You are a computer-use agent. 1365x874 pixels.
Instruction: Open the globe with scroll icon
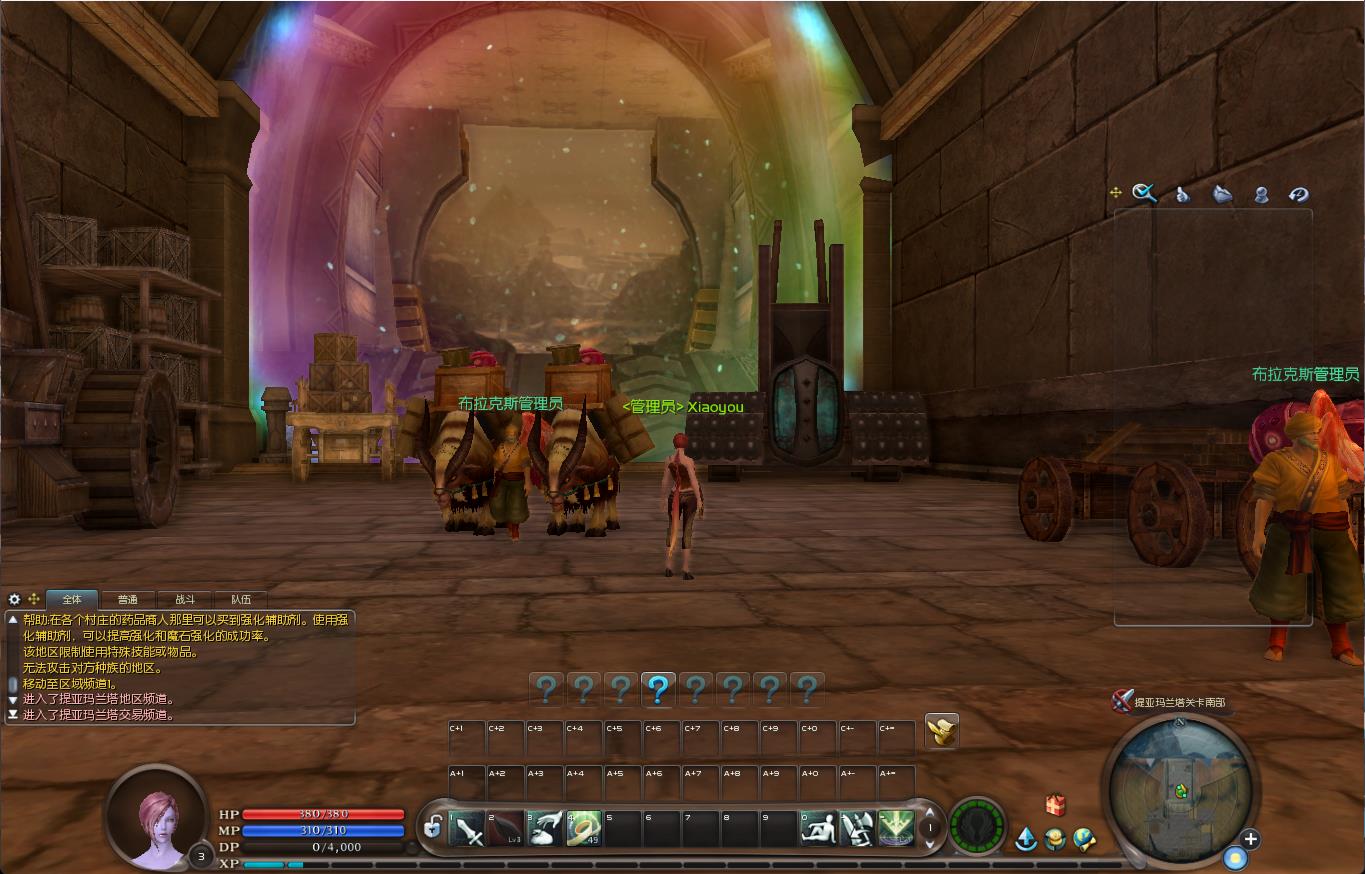click(1084, 839)
